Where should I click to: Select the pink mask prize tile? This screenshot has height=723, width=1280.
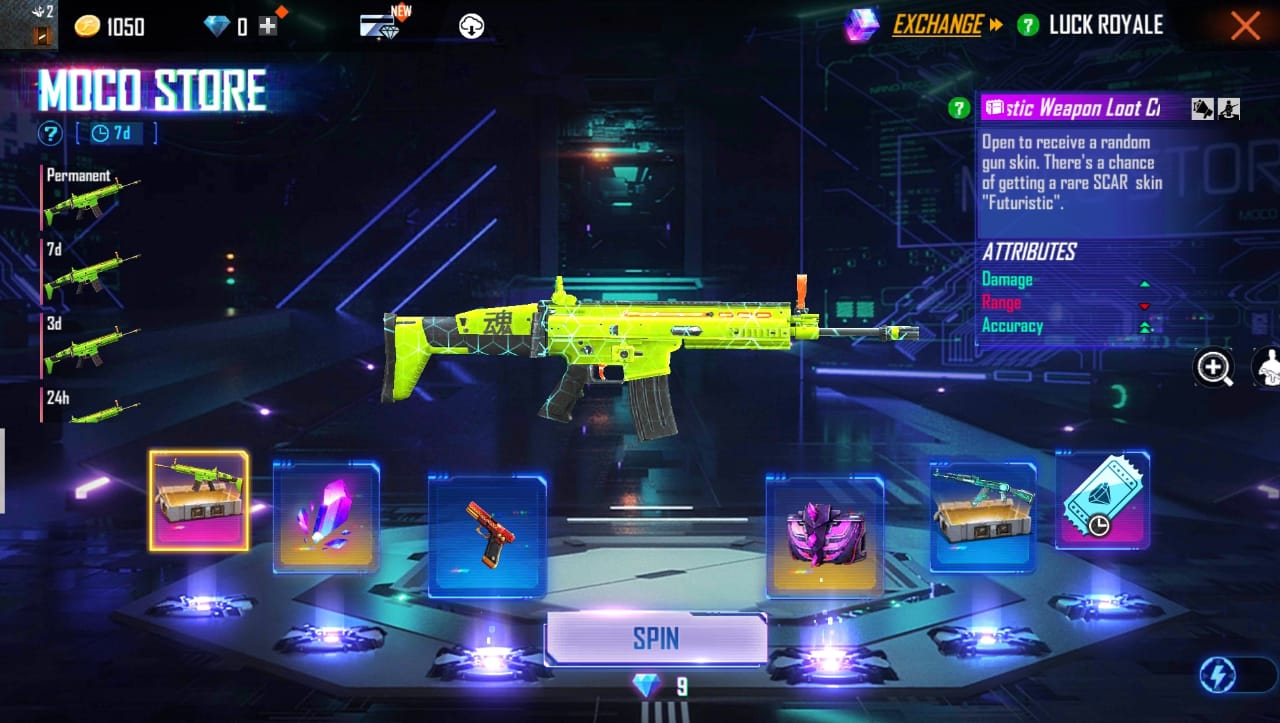(x=825, y=535)
